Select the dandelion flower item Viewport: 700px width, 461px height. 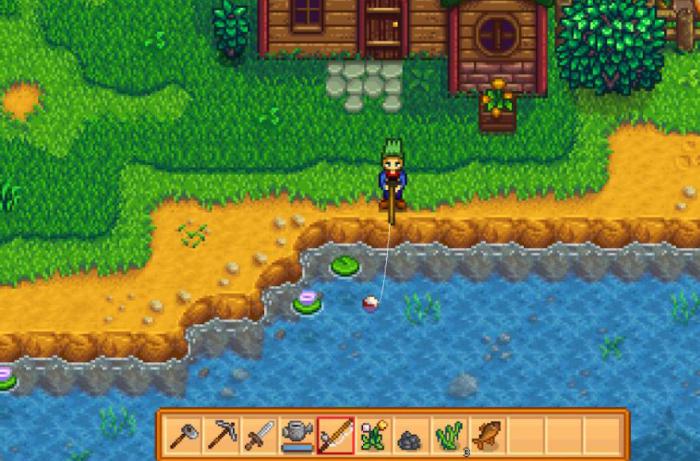[x=373, y=435]
